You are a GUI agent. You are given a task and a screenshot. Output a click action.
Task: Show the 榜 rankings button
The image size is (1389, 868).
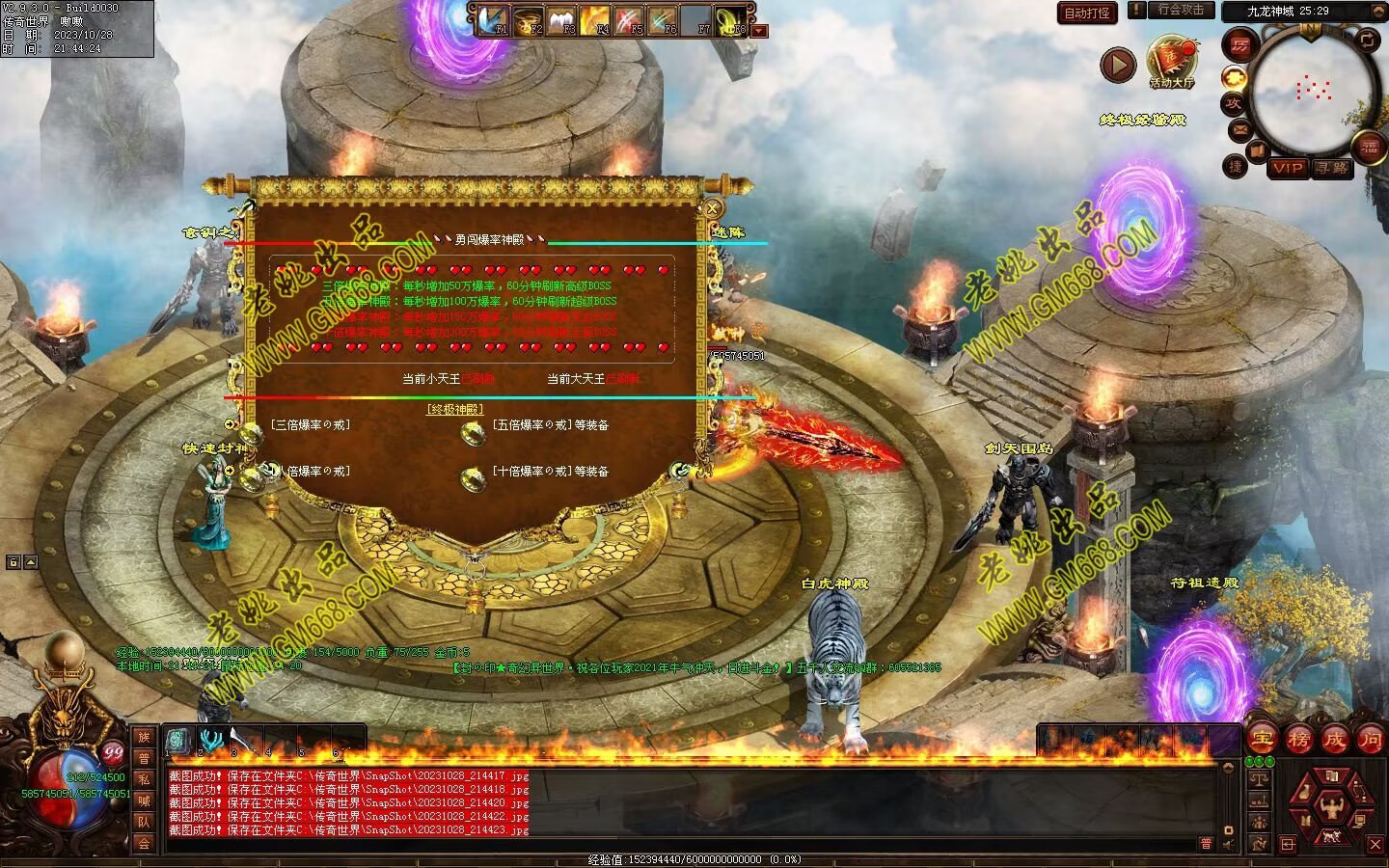point(1297,740)
